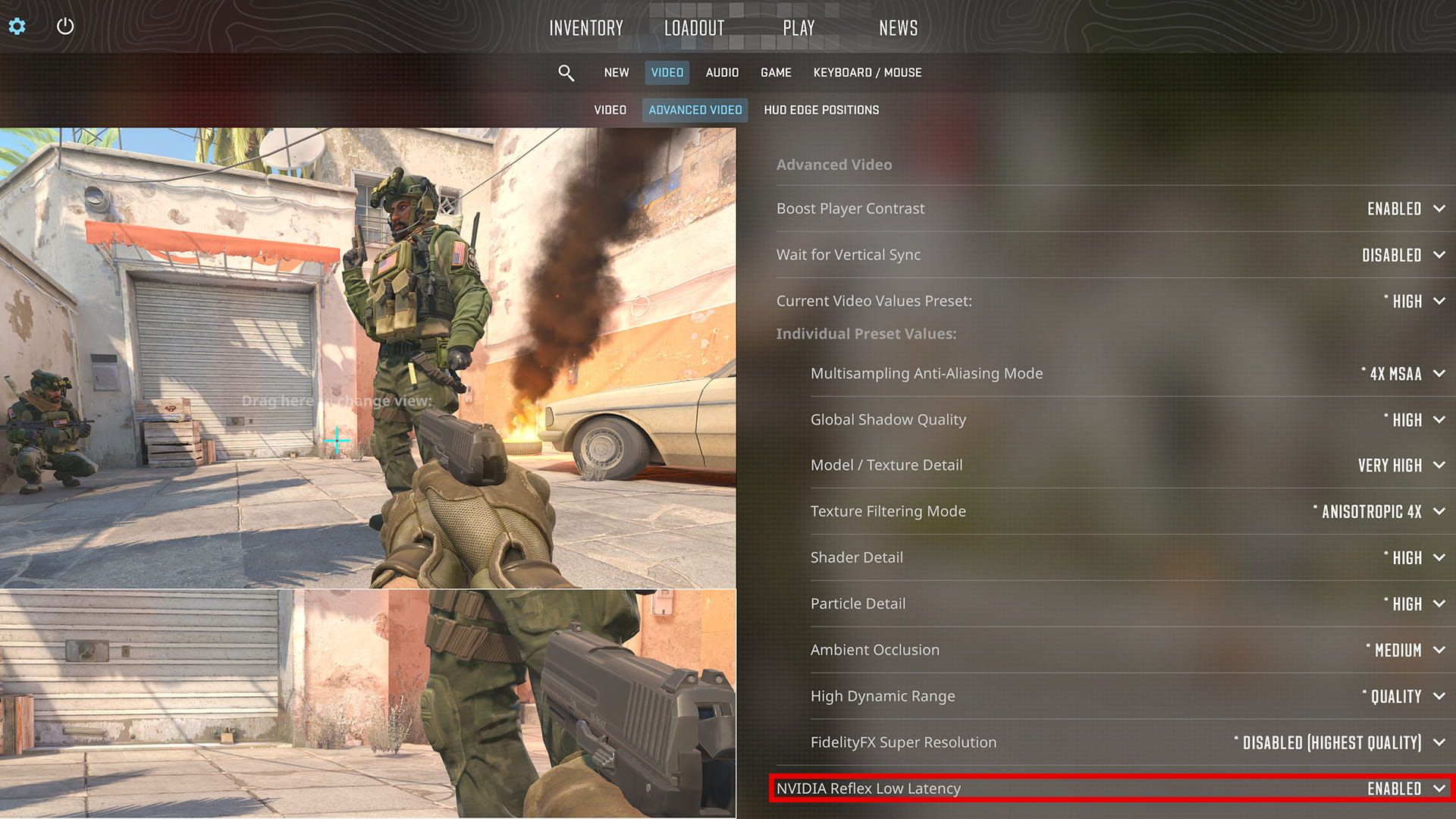The image size is (1456, 819).
Task: Open the PLAY menu
Action: tap(799, 28)
